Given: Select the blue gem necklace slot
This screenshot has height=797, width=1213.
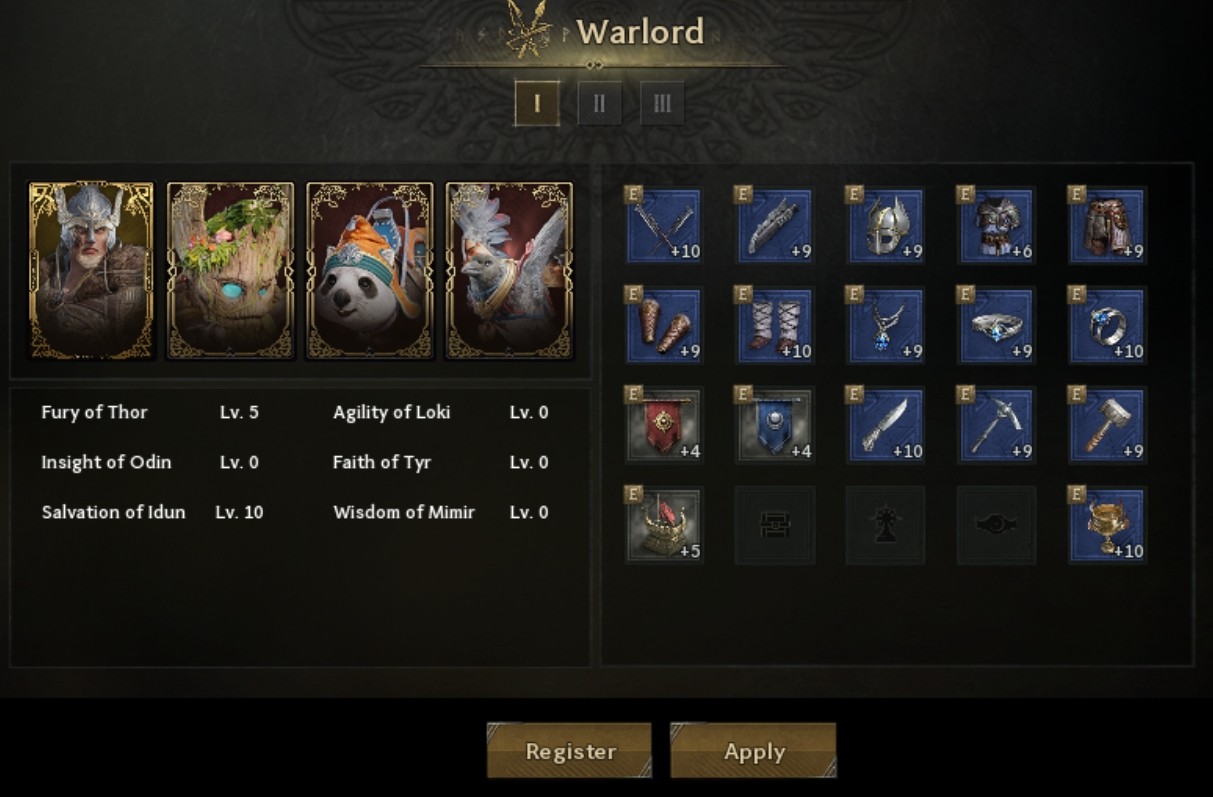Looking at the screenshot, I should (885, 326).
